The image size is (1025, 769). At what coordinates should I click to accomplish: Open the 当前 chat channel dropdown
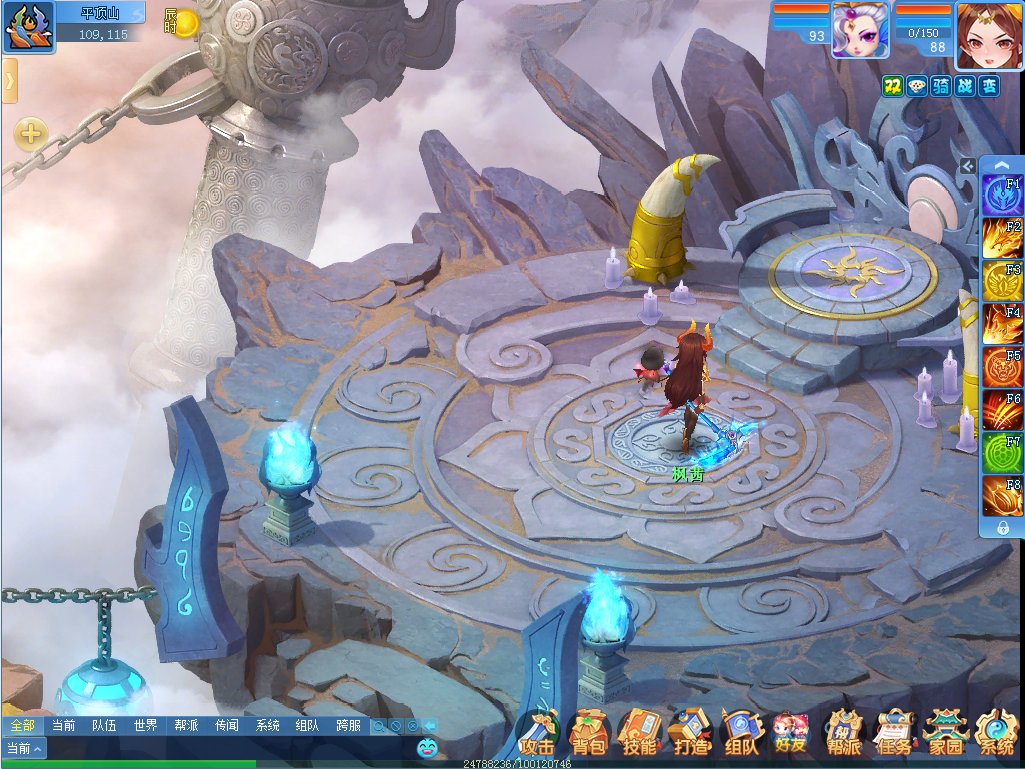pyautogui.click(x=24, y=748)
